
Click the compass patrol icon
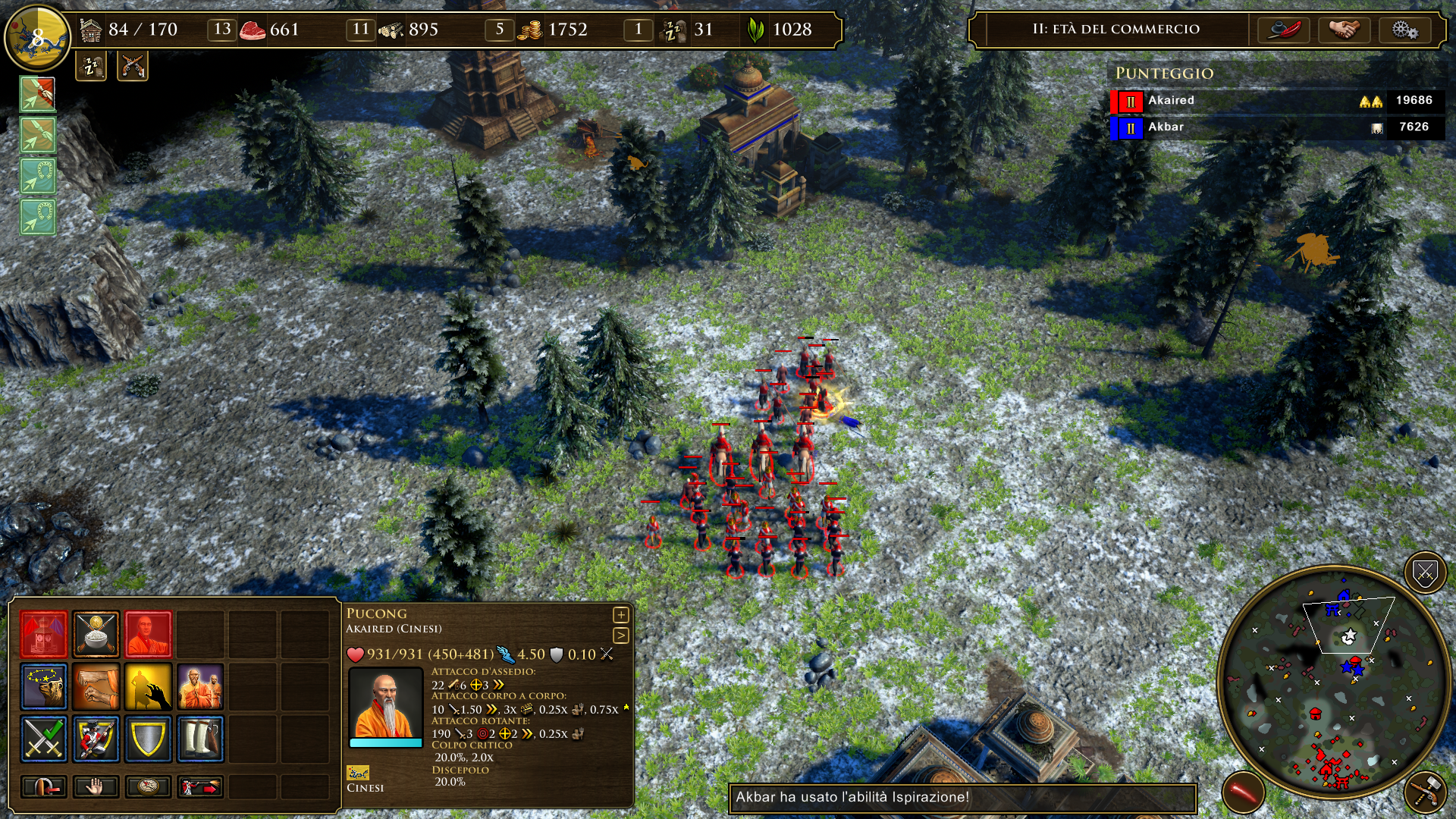pyautogui.click(x=149, y=788)
